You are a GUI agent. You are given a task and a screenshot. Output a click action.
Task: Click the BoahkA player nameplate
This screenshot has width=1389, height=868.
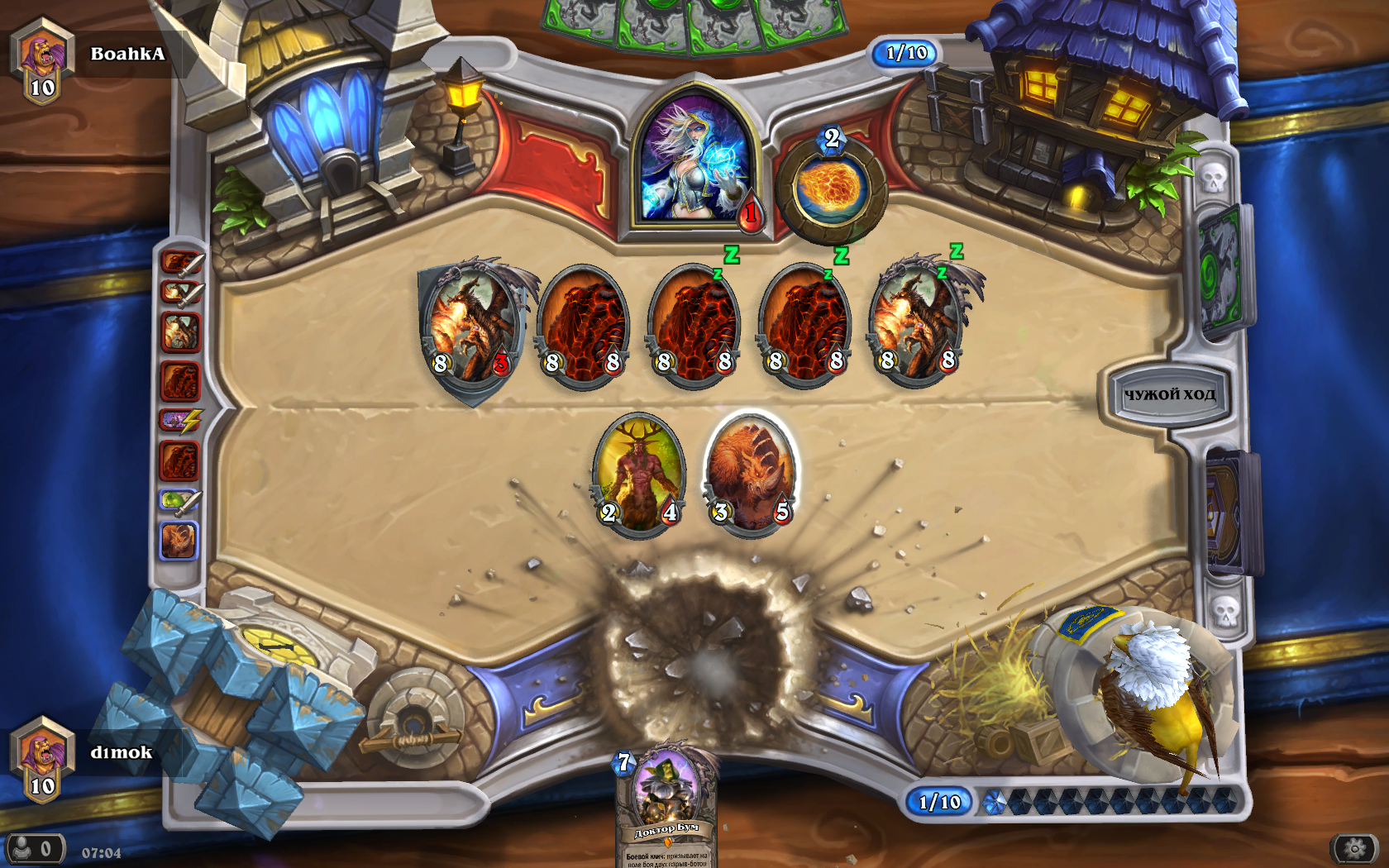click(x=127, y=55)
